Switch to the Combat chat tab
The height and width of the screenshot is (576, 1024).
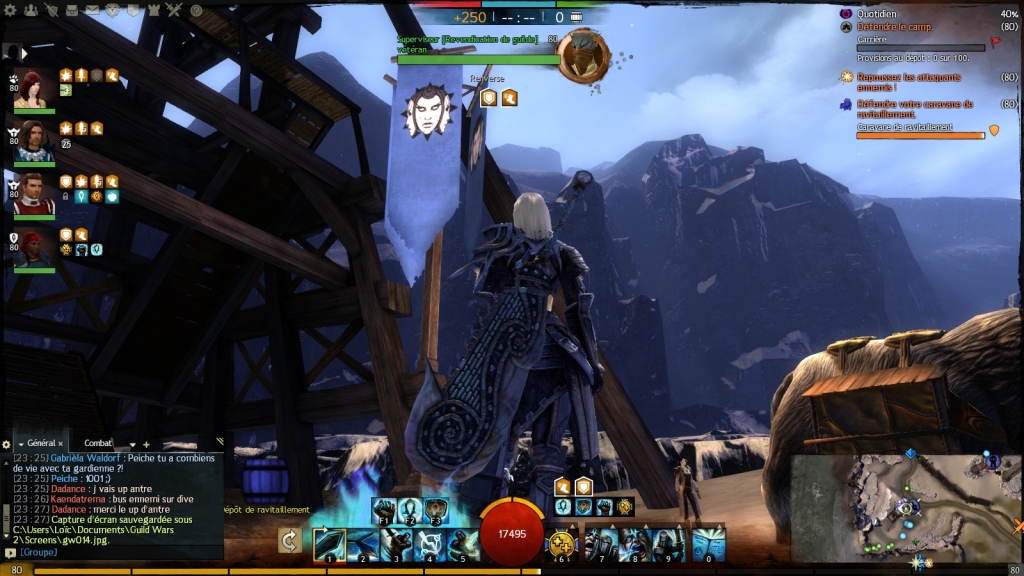(x=98, y=443)
